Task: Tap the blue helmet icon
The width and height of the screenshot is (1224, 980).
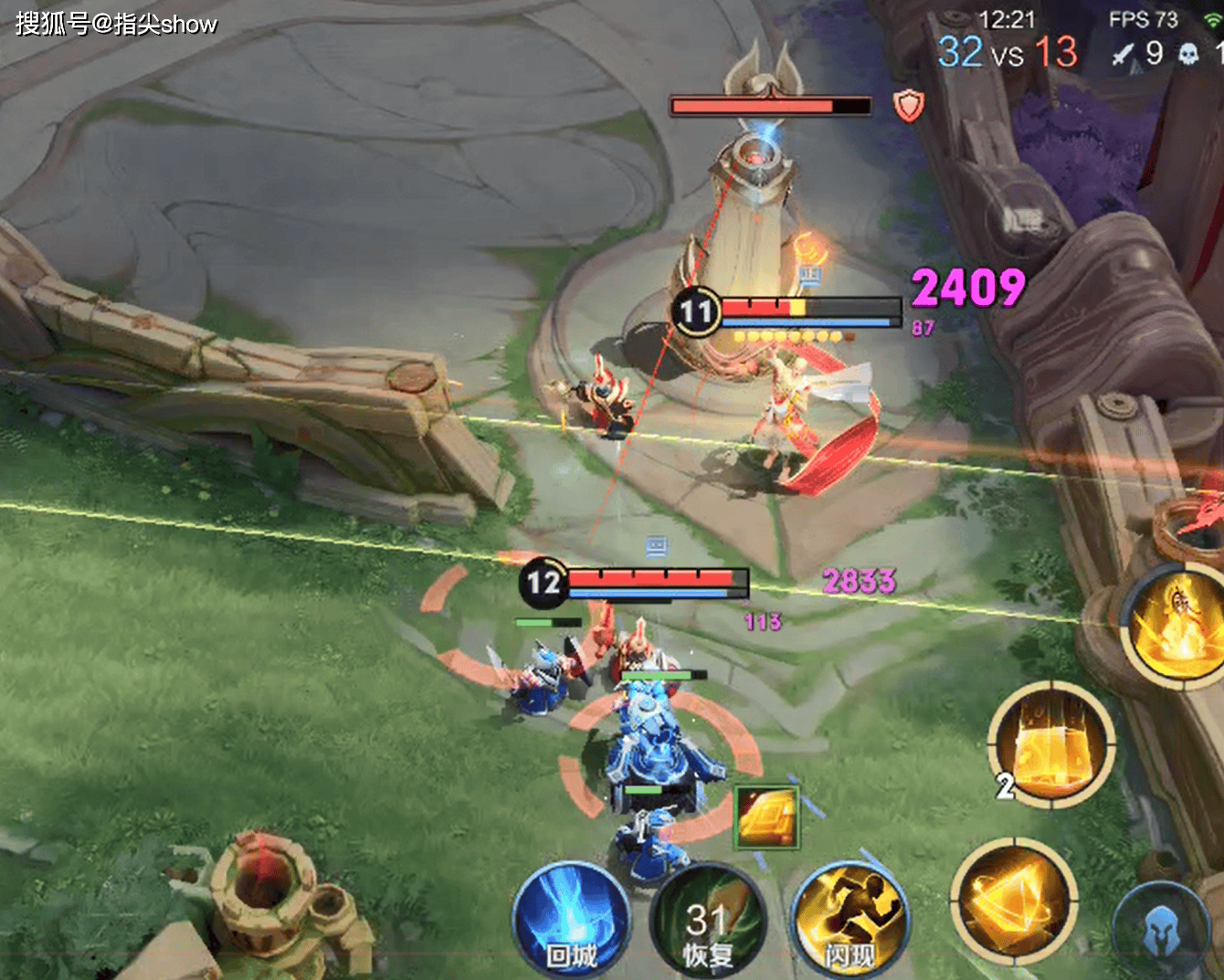Action: tap(1161, 930)
